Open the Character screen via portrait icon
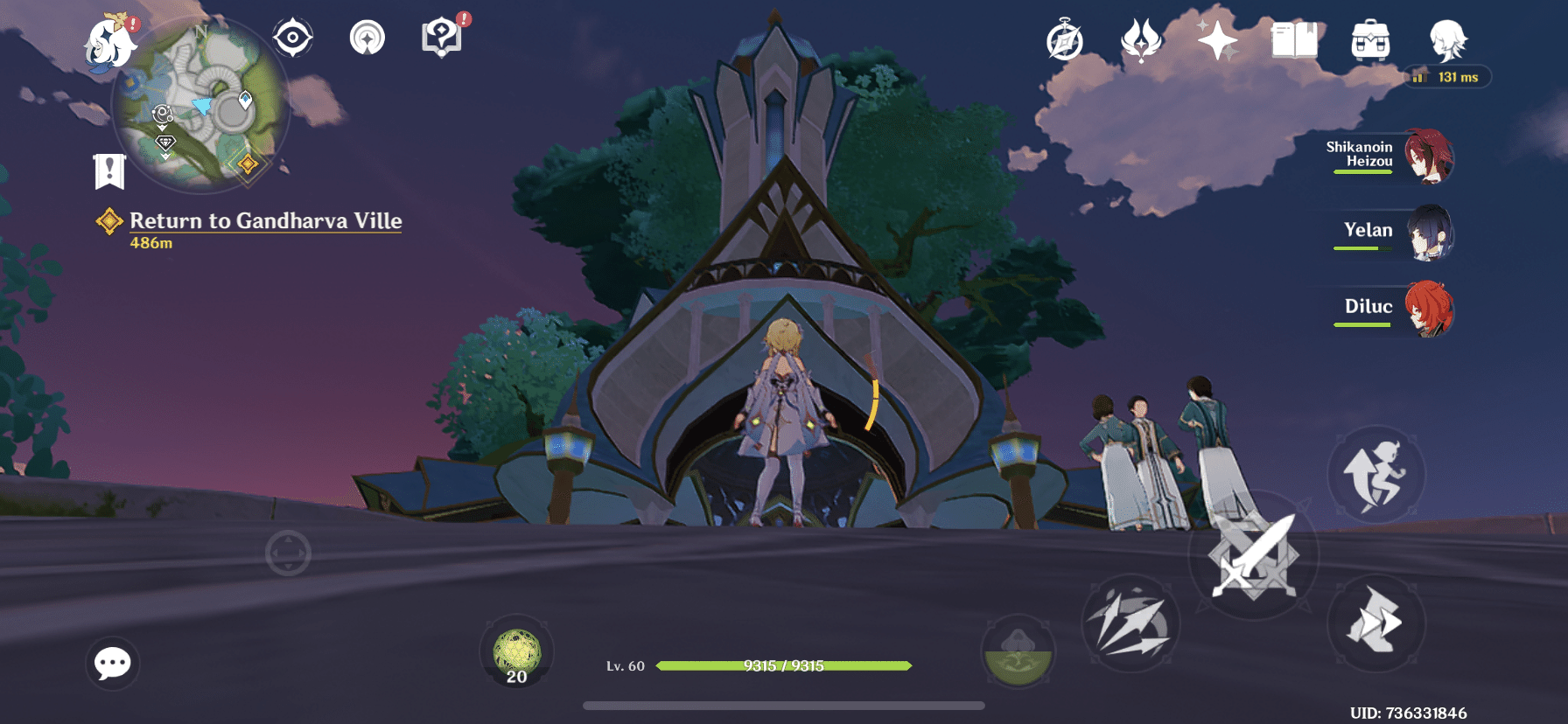 pos(1446,40)
